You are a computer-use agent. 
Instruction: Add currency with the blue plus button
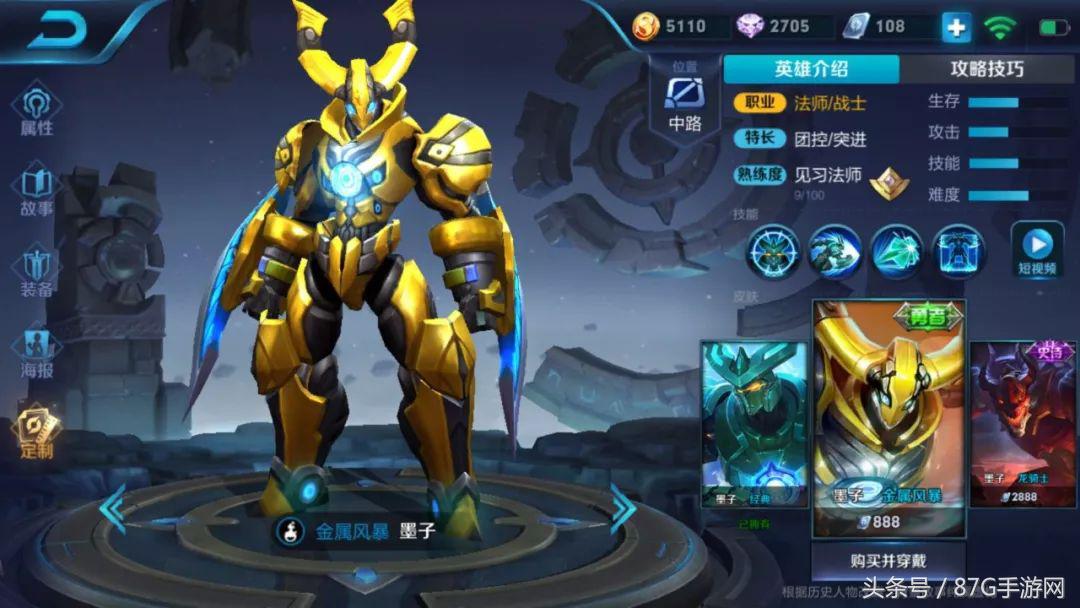pos(956,27)
